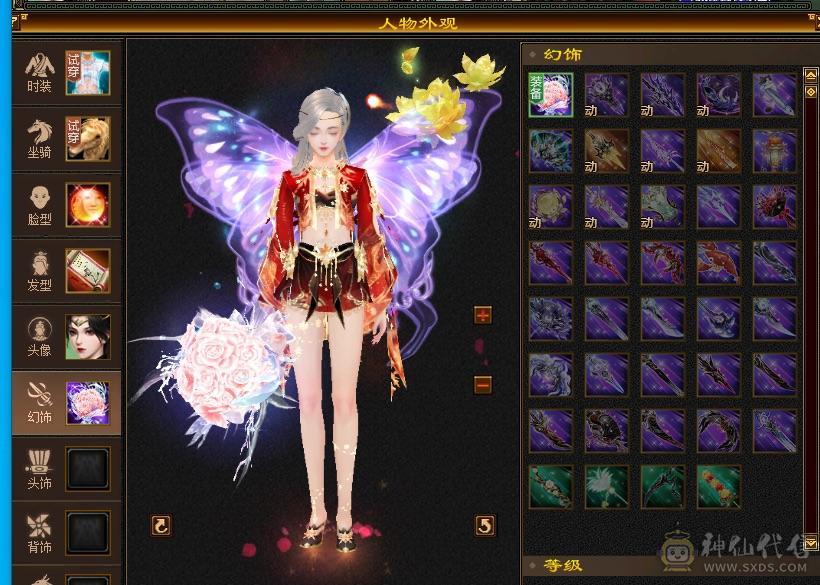The height and width of the screenshot is (585, 820).
Task: Rotate the character with the left arrow button
Action: pyautogui.click(x=160, y=525)
